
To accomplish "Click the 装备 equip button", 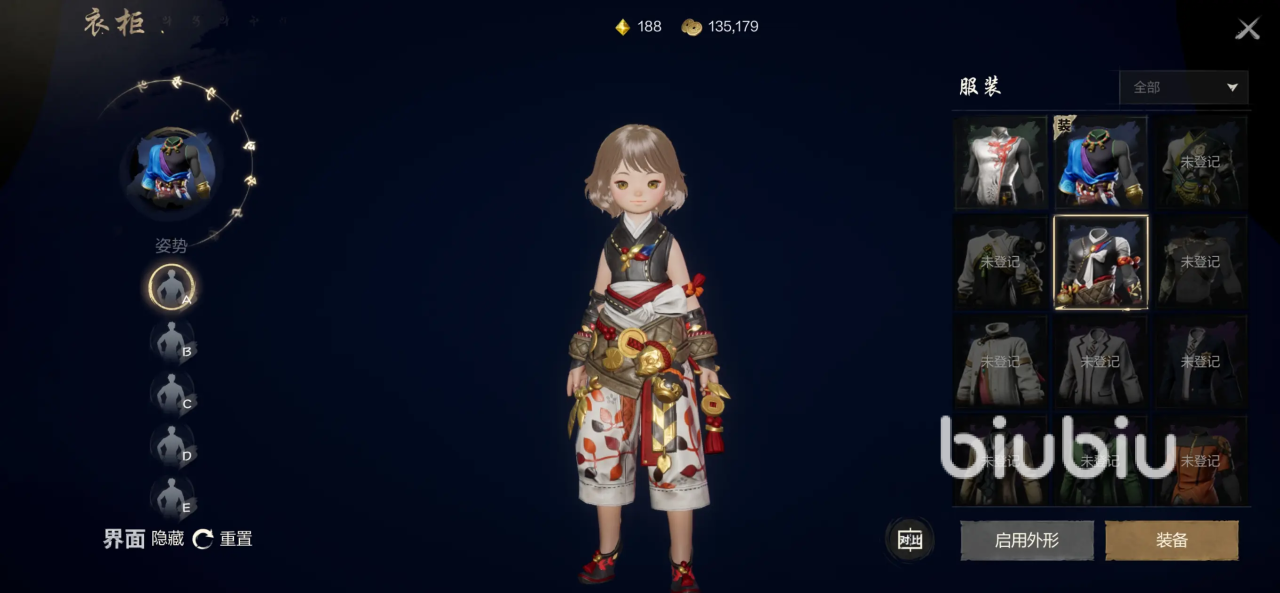I will pos(1171,540).
